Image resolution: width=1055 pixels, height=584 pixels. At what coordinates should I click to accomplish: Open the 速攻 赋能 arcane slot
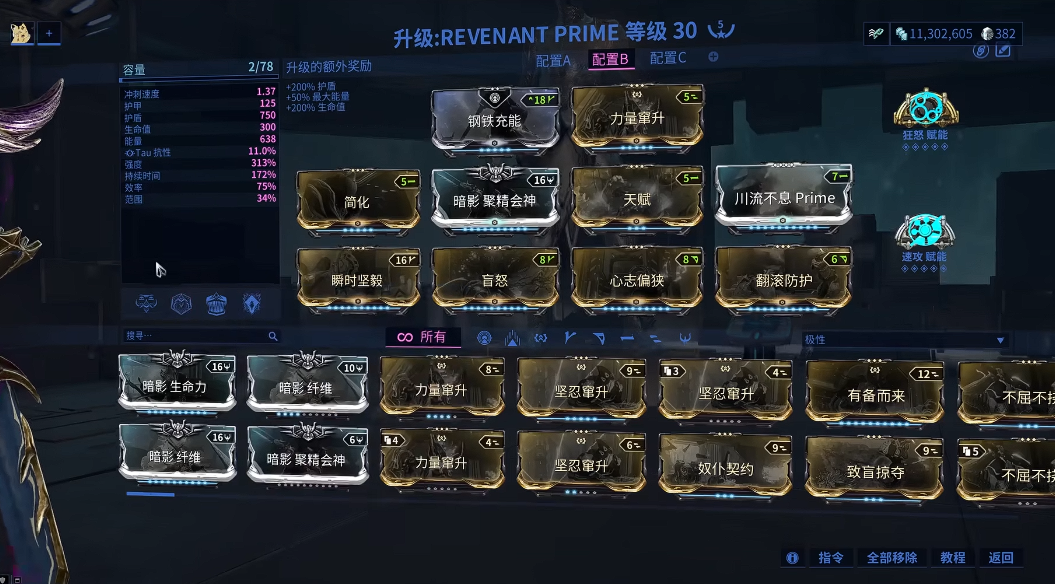[x=924, y=234]
